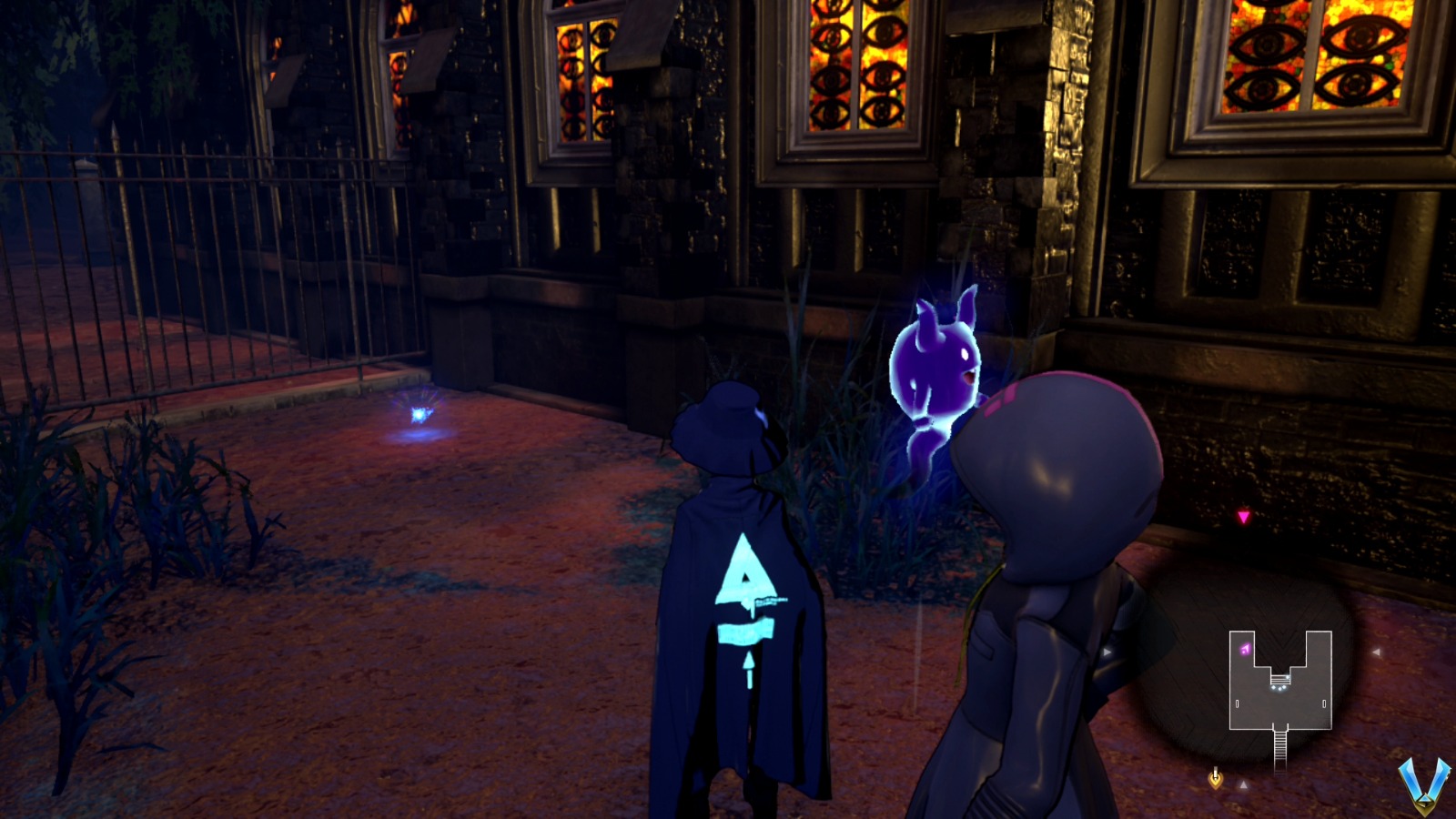Select the purple ghost creature
The height and width of the screenshot is (819, 1456).
(937, 364)
